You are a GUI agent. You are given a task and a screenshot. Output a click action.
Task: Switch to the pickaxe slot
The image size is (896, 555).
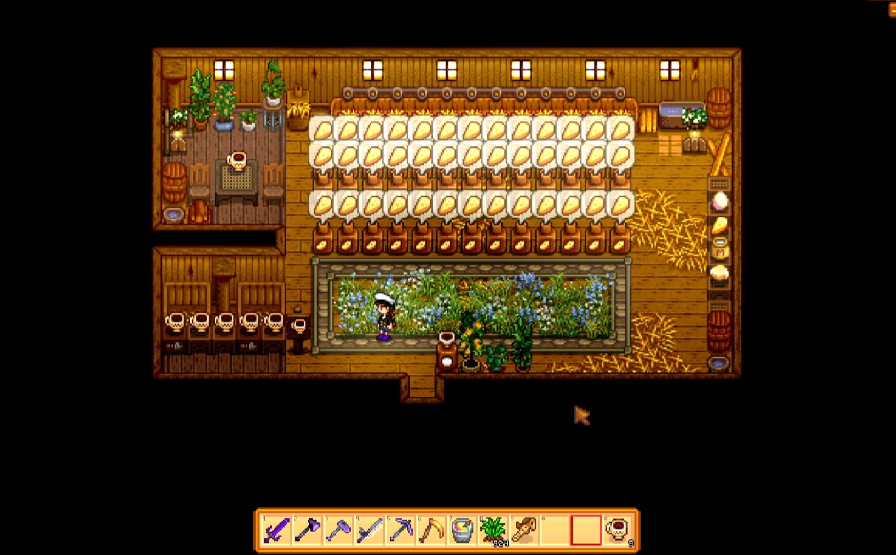(400, 530)
